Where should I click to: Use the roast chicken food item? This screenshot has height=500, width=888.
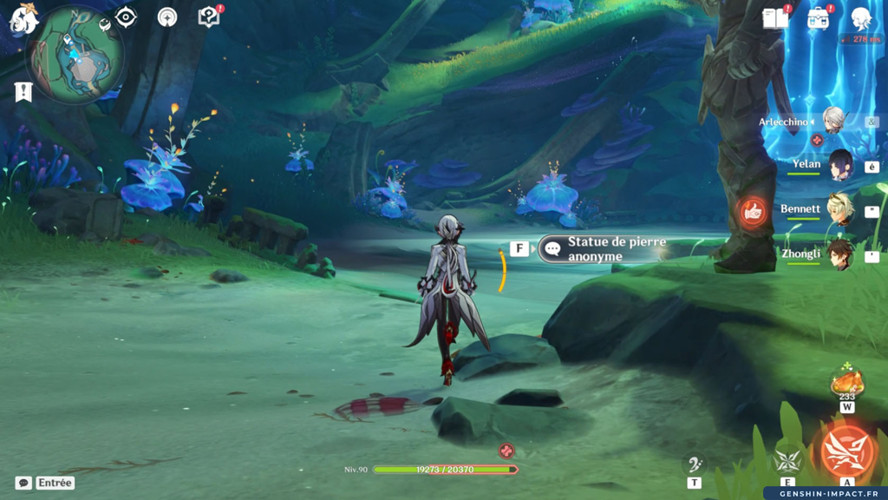847,383
